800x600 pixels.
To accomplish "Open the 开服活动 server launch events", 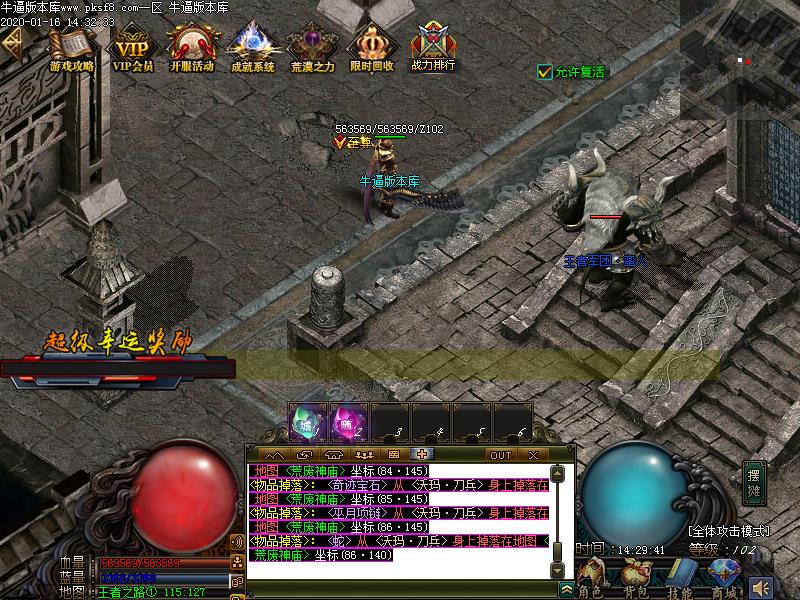I will click(191, 48).
